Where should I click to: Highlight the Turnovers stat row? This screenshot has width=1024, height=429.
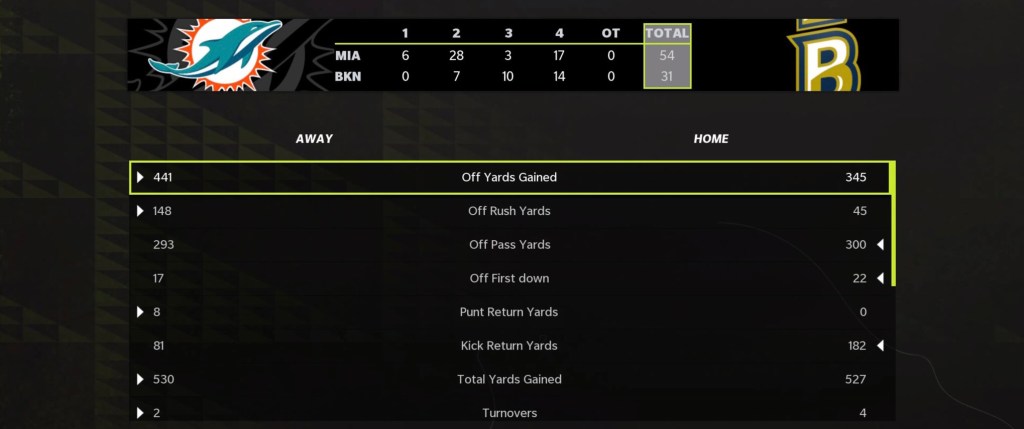pos(509,413)
